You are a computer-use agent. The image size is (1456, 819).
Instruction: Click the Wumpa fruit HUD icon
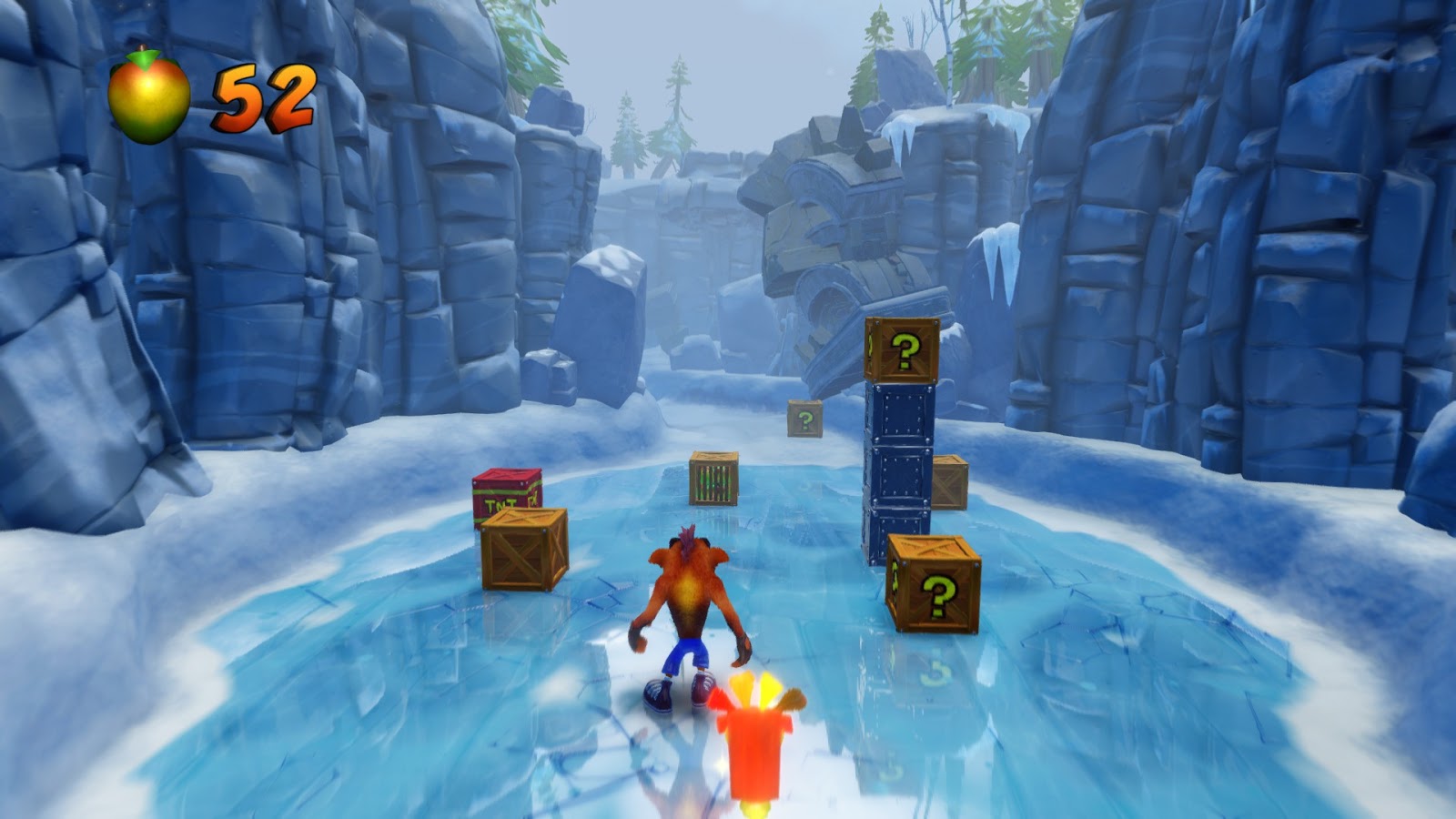(150, 94)
